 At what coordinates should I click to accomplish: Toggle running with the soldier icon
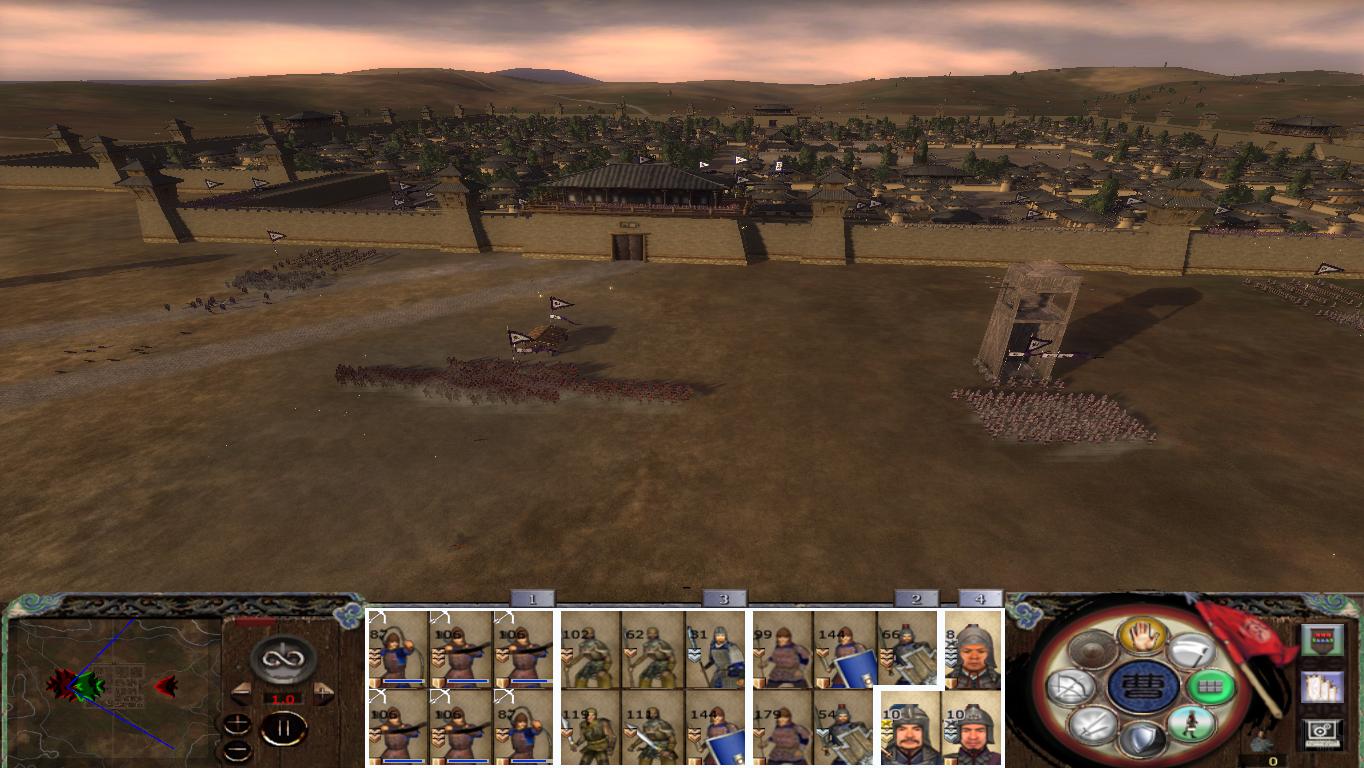pos(1193,726)
